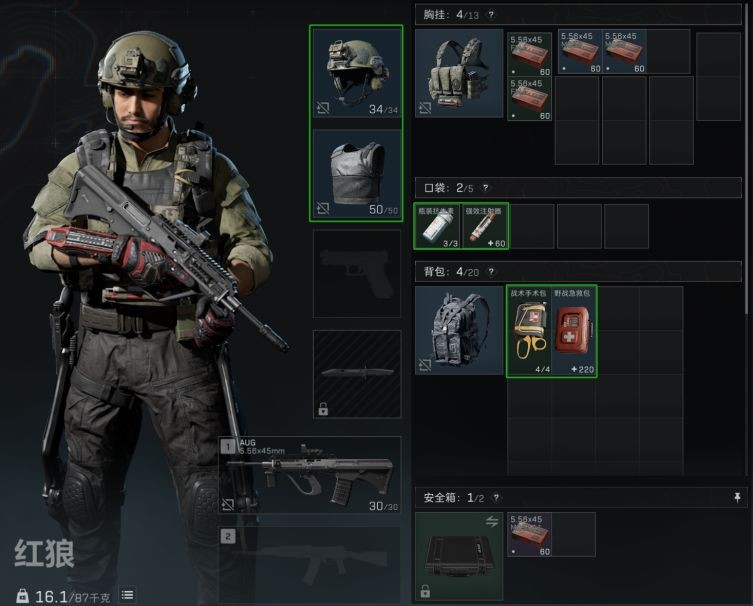Open the black safe box container slot
Screen dimensions: 753x606
[x=459, y=556]
